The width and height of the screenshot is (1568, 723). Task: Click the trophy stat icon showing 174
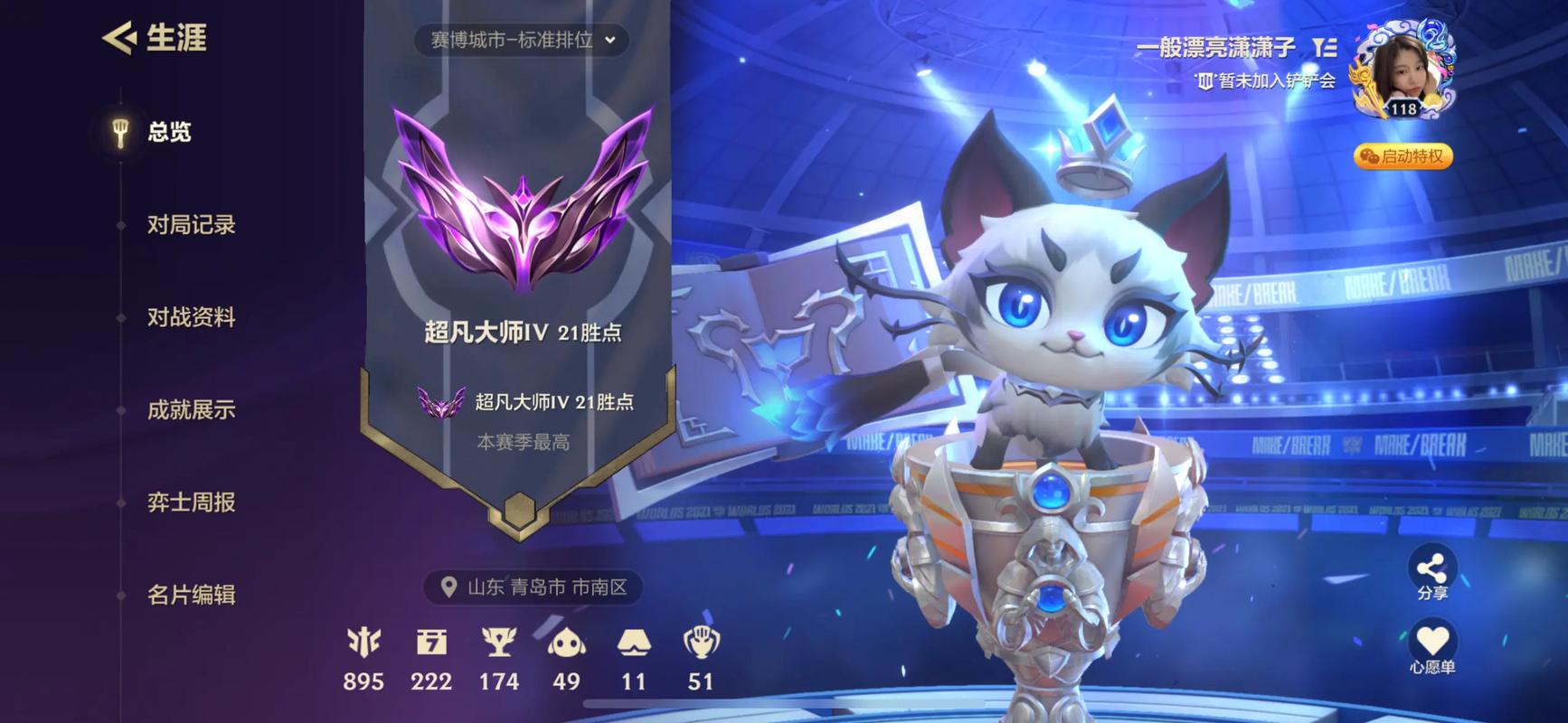(x=498, y=643)
